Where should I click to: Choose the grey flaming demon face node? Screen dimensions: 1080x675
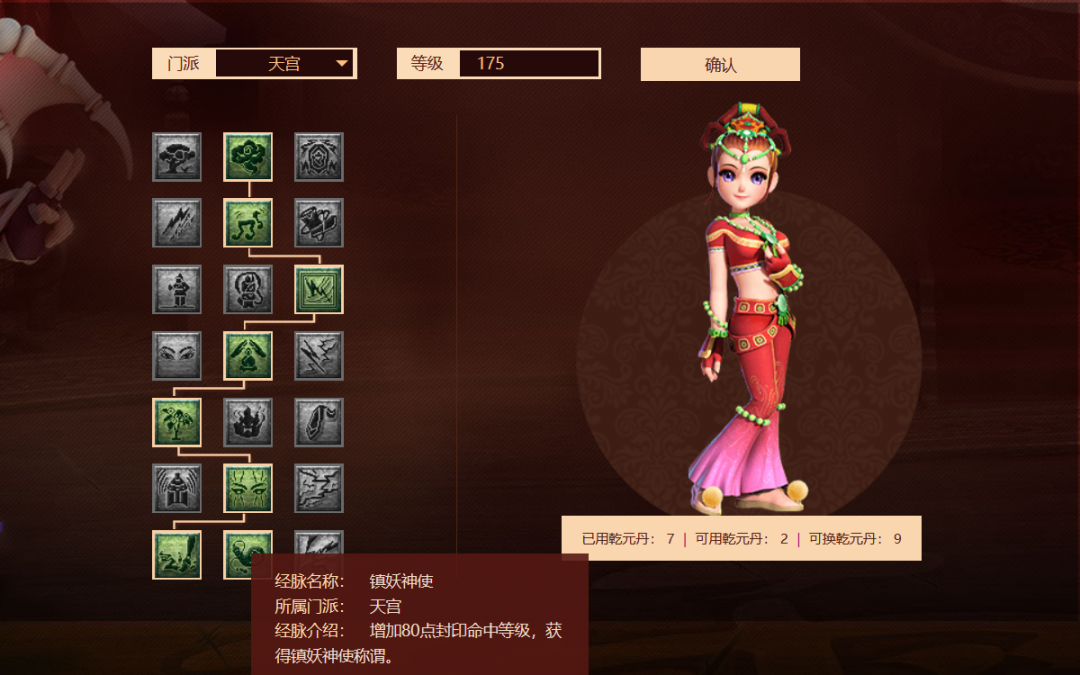[x=248, y=422]
